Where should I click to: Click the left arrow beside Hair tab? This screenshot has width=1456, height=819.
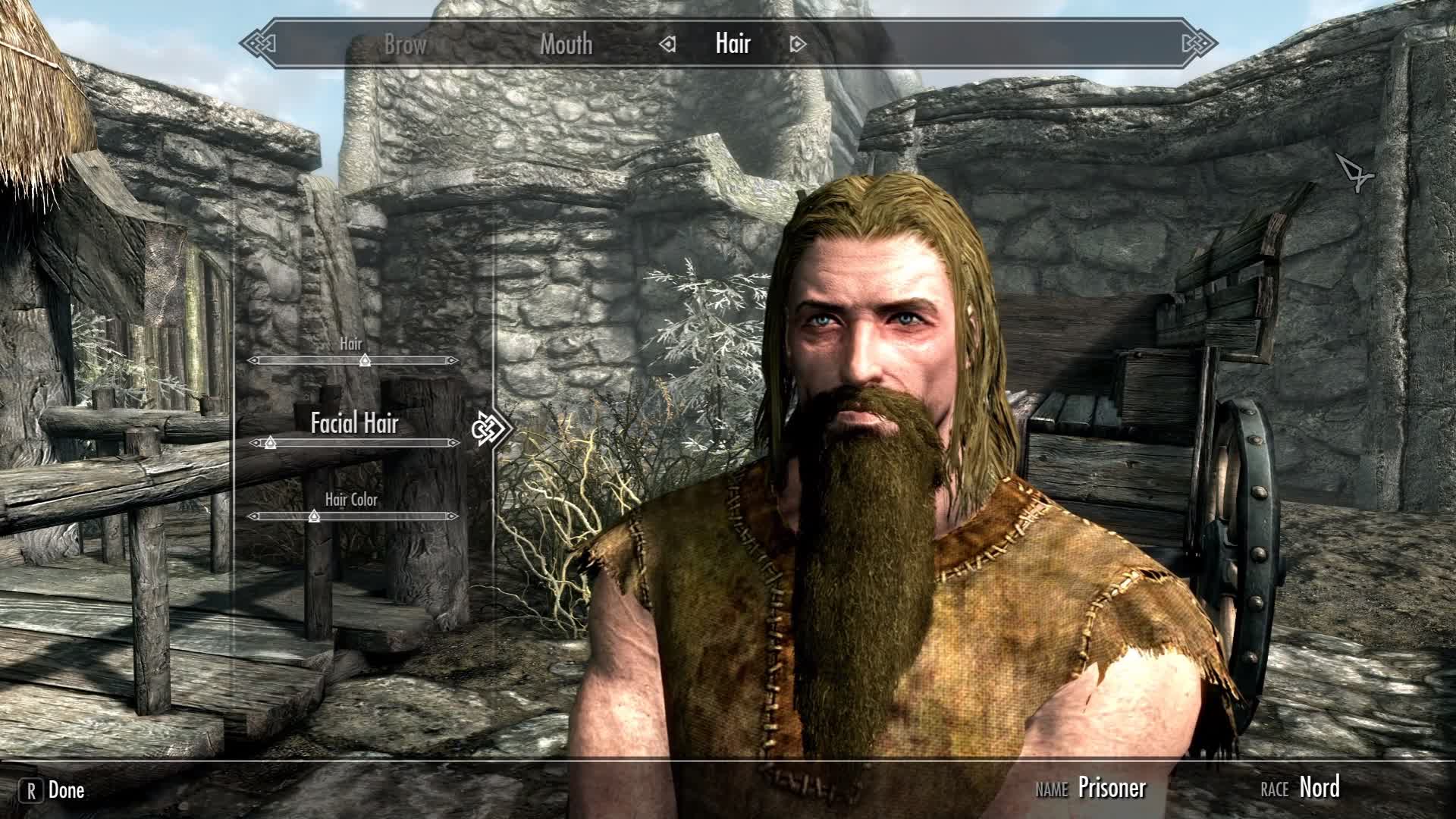pyautogui.click(x=667, y=45)
